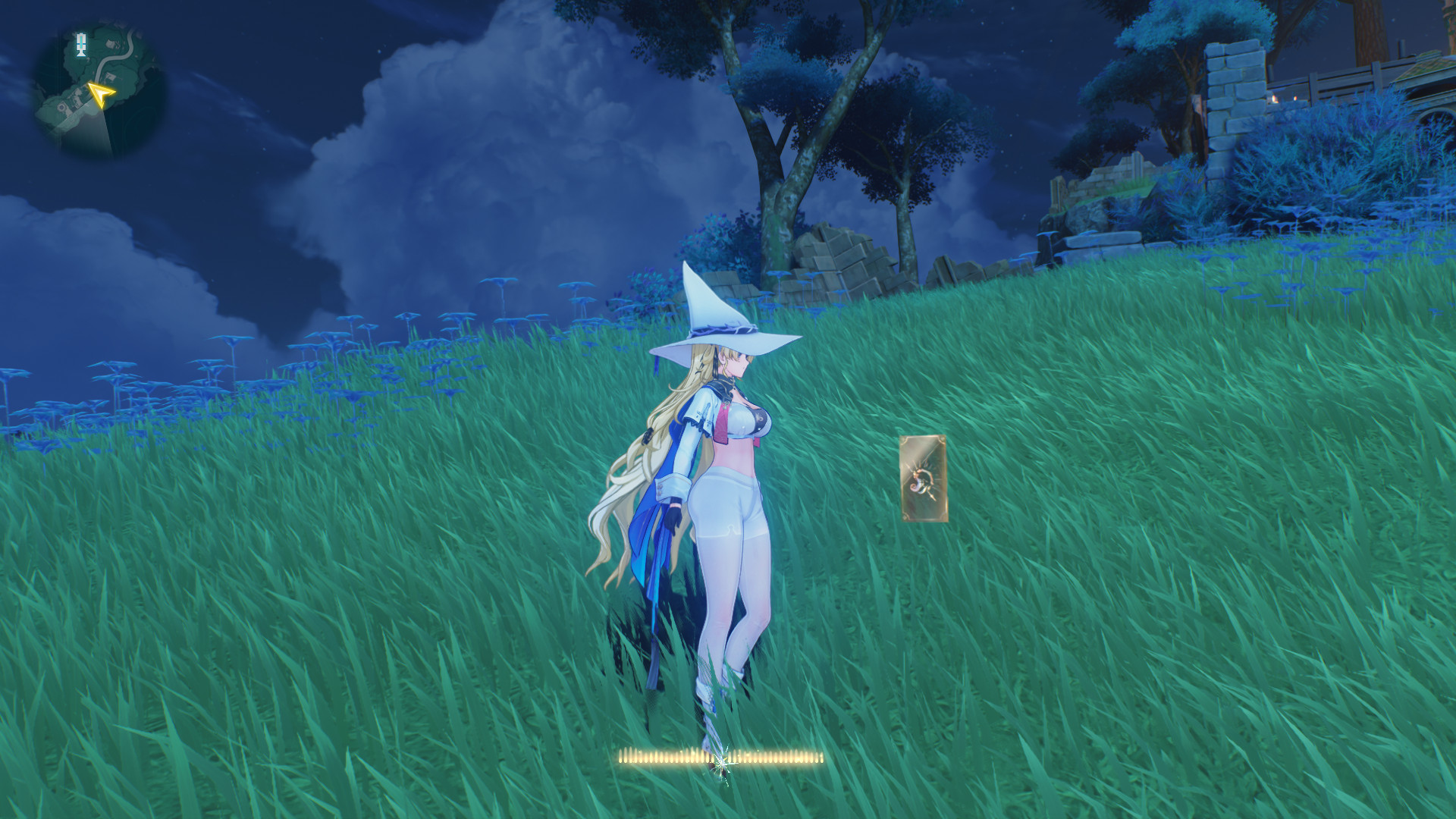Click the Statue of the Seven minimap icon
Image resolution: width=1456 pixels, height=819 pixels.
(80, 44)
